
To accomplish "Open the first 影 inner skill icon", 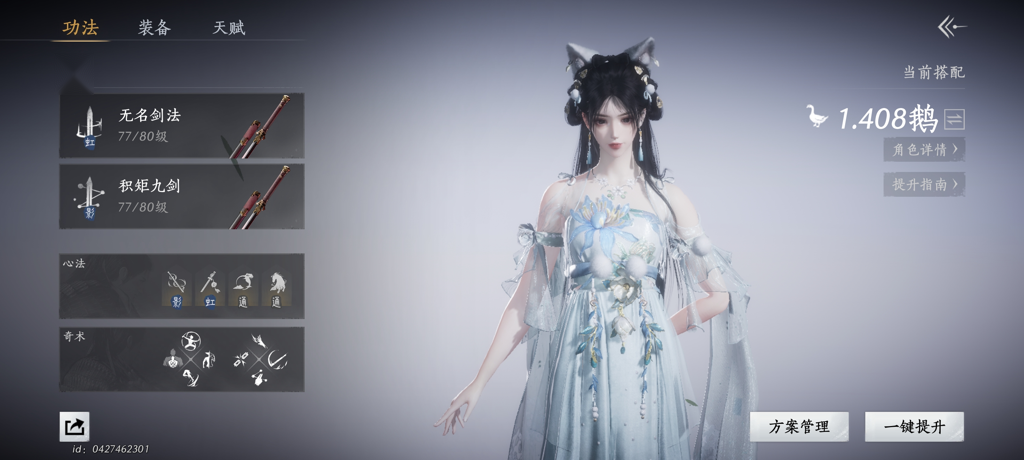I will pos(177,288).
